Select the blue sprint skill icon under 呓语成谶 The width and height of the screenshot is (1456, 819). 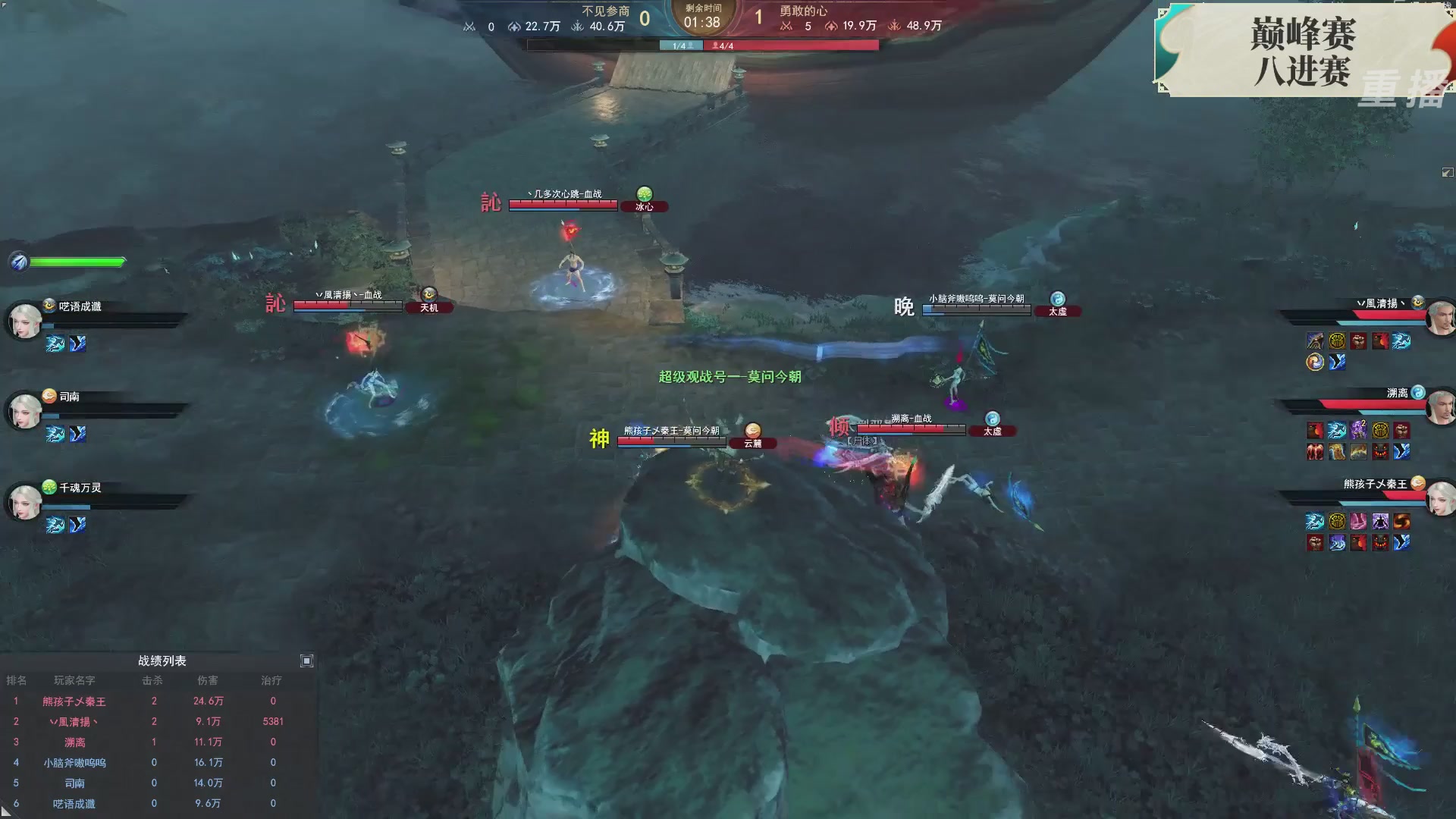point(55,344)
